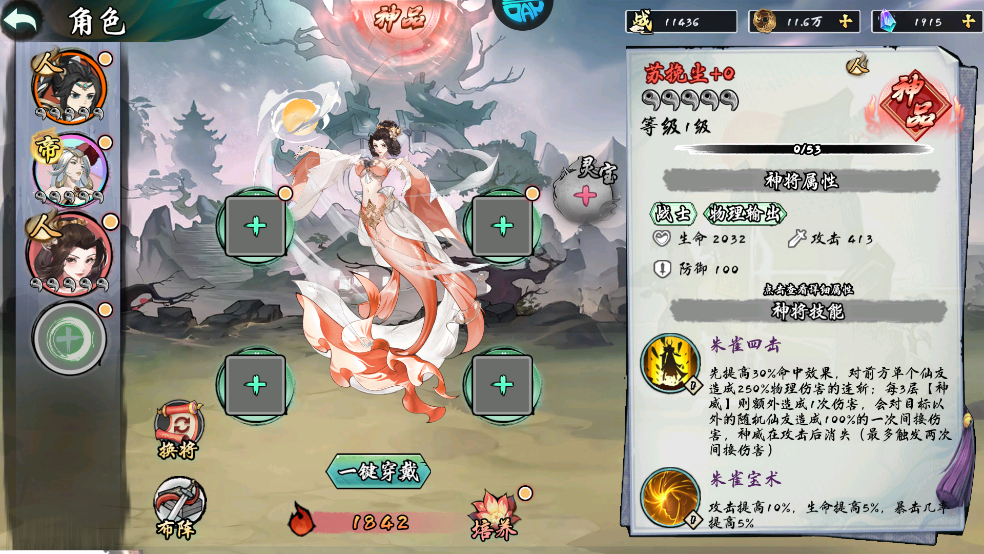Open the 布阵 formation screen
Screen dimensions: 984x554
[x=179, y=505]
